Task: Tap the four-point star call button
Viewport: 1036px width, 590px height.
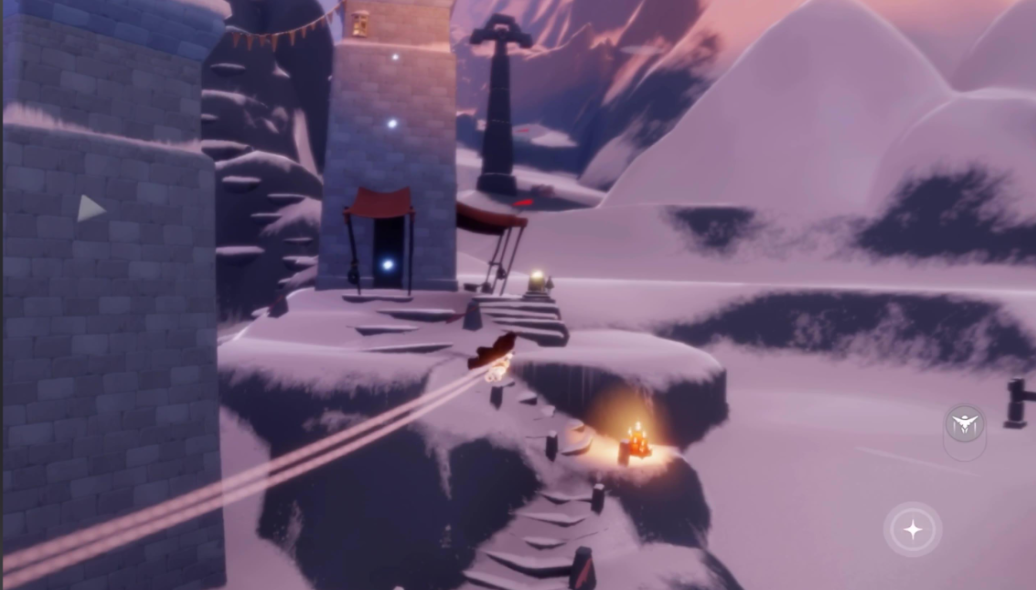Action: pos(912,530)
